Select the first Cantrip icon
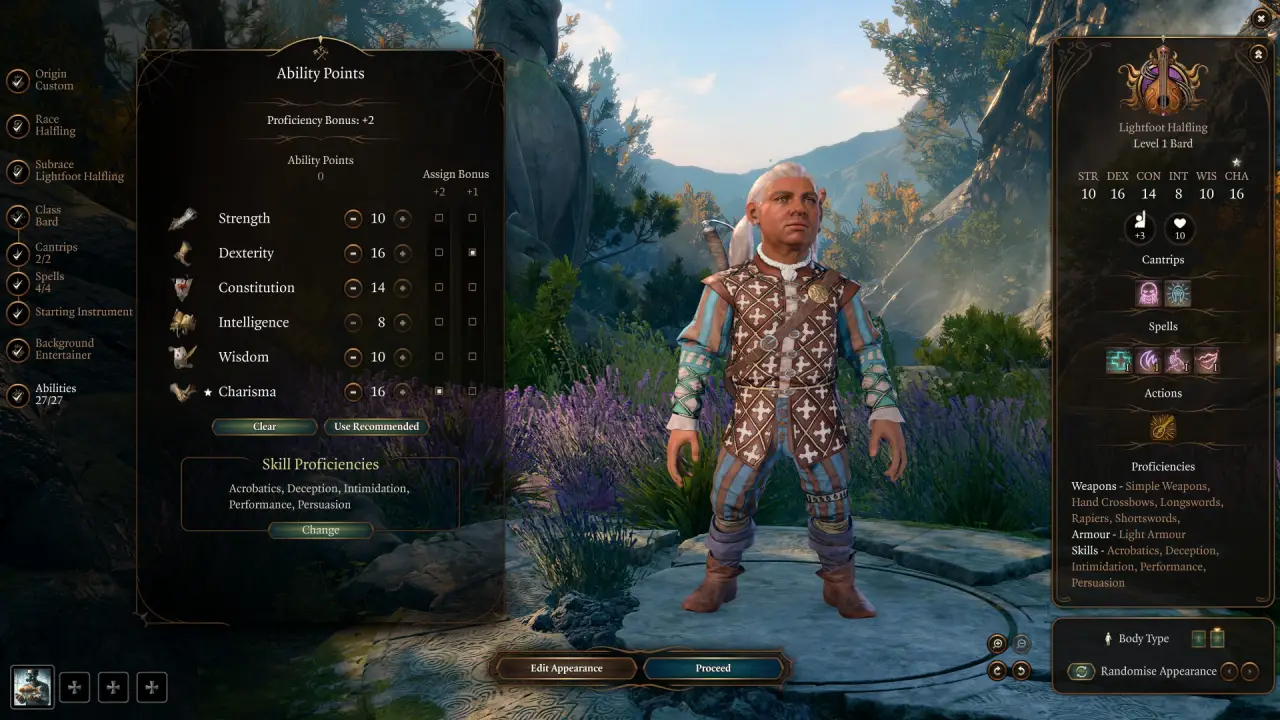Screen dimensions: 1280x720 (x=1147, y=294)
